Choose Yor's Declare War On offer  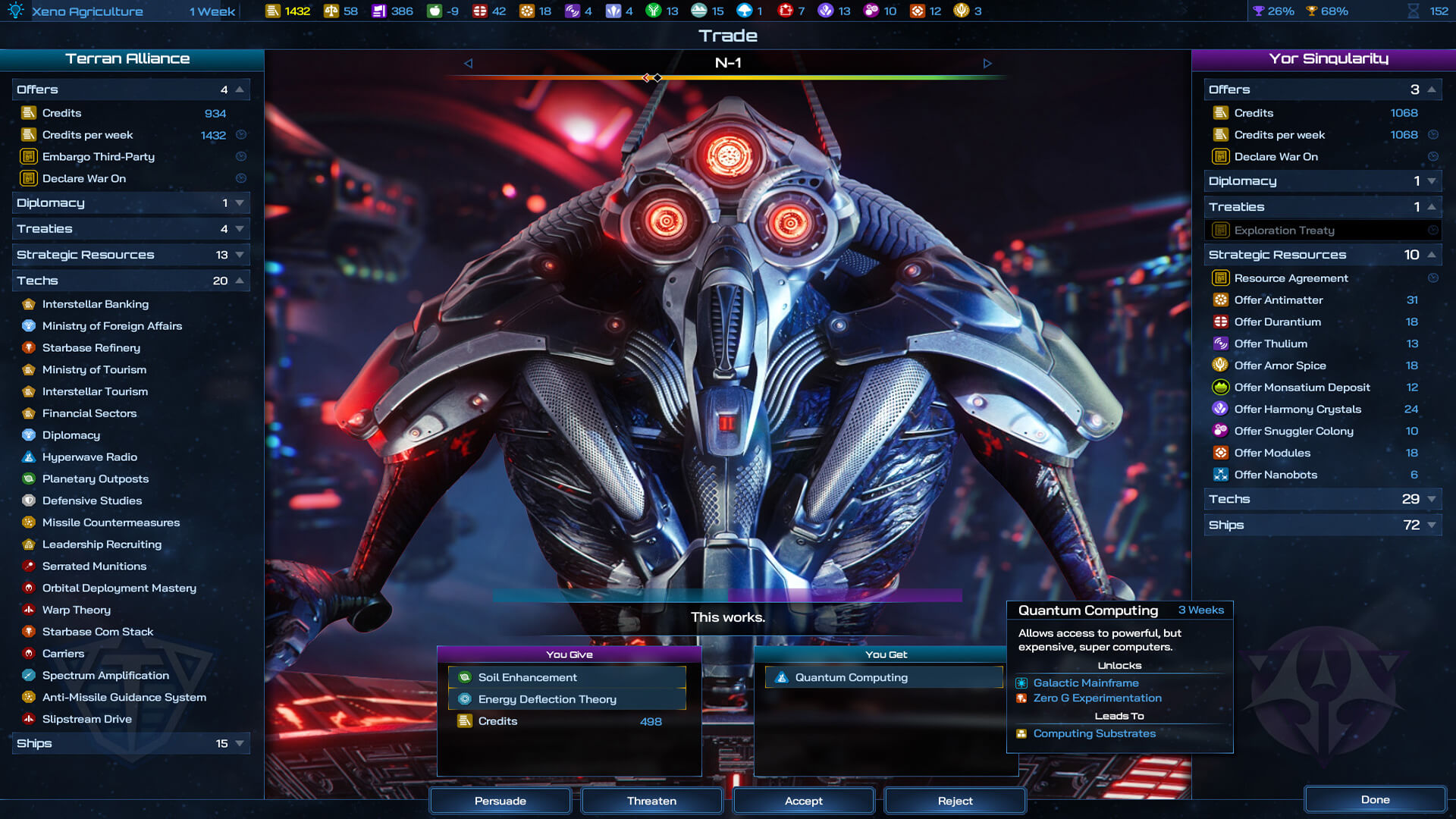pyautogui.click(x=1276, y=157)
